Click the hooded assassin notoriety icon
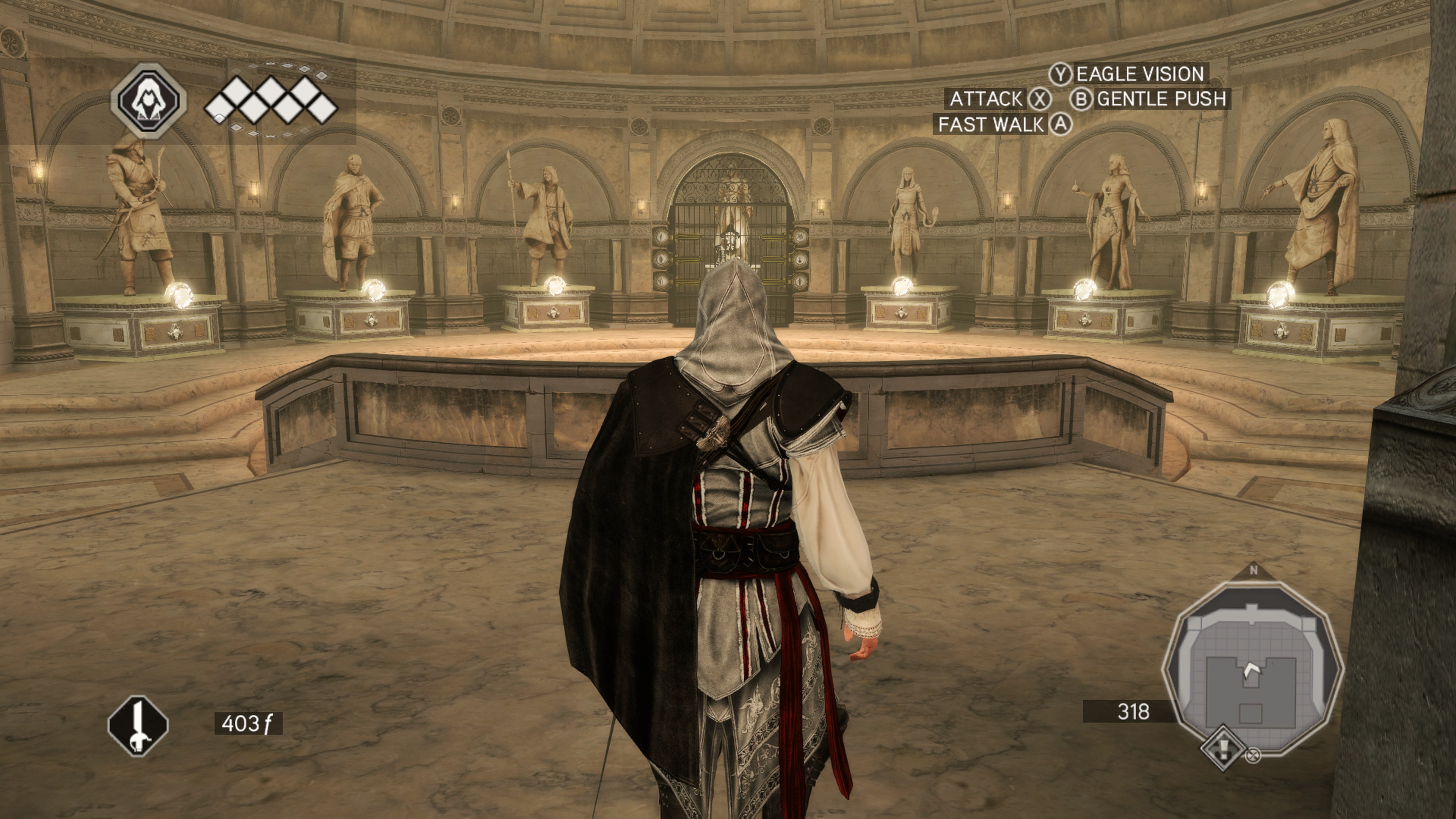This screenshot has height=819, width=1456. coord(148,101)
